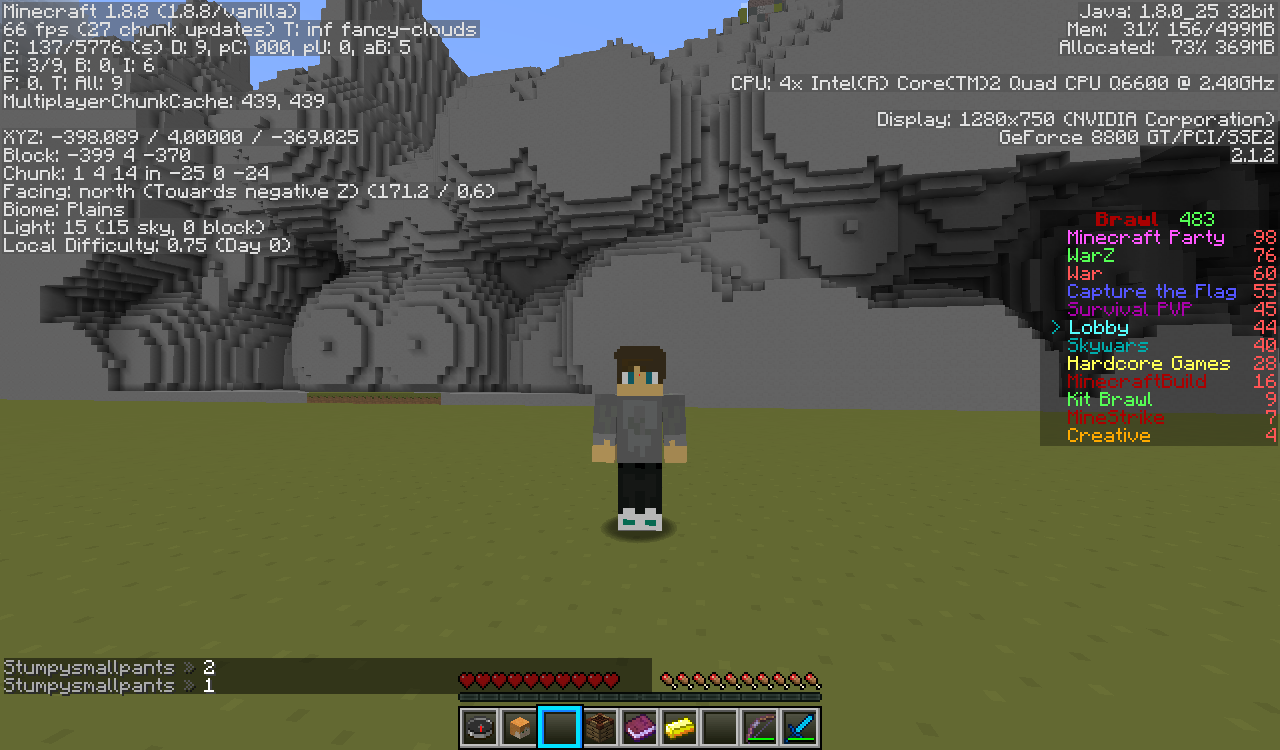Choose the player head hotbar slot
The width and height of the screenshot is (1280, 750).
click(519, 727)
